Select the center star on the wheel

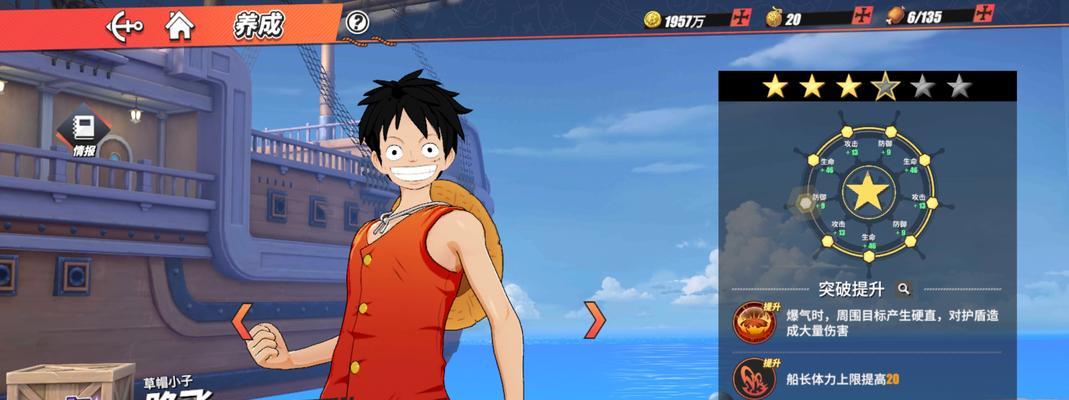click(868, 191)
